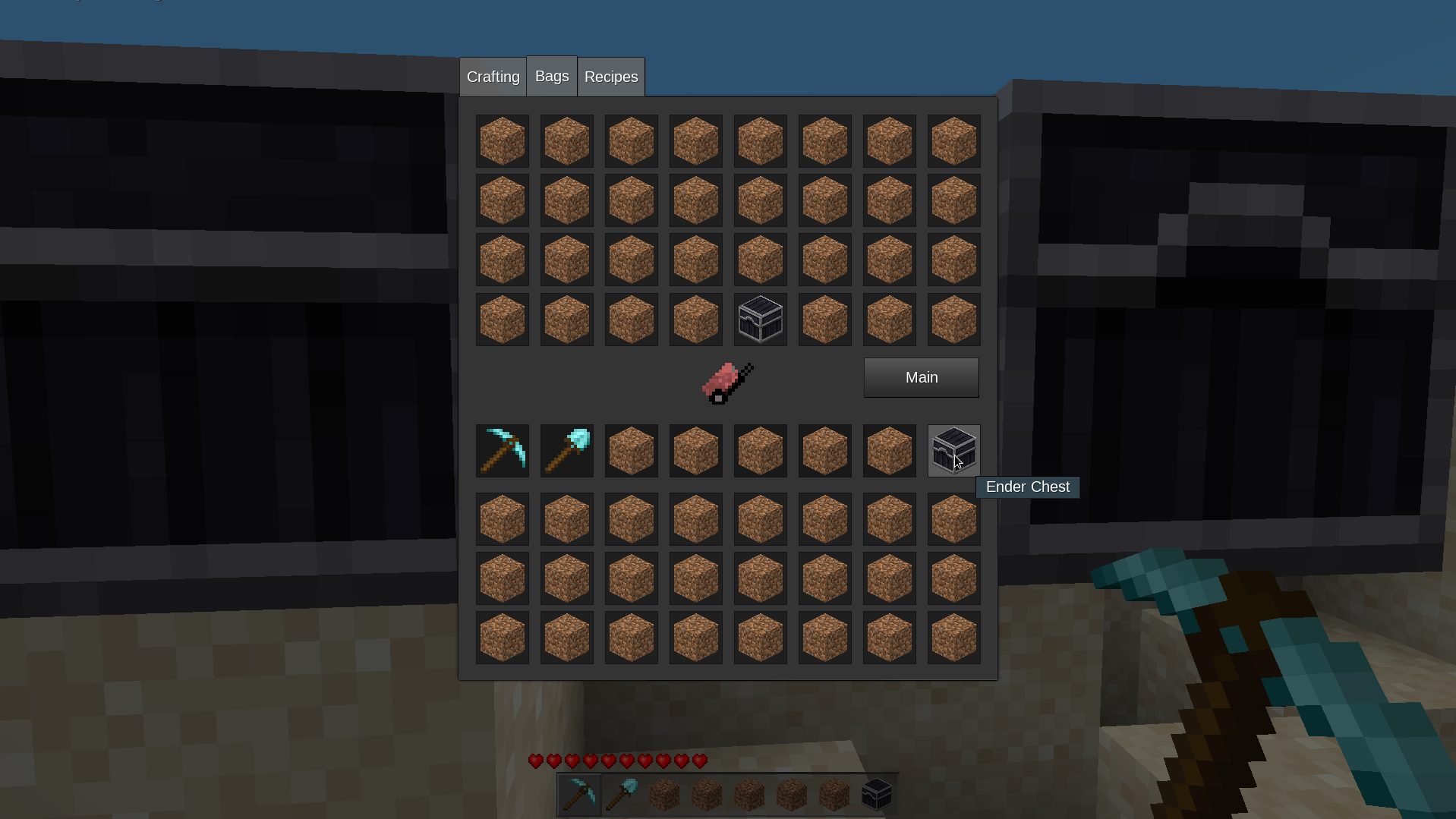
Task: Select the Ender Chest in the inventory row
Action: [953, 451]
